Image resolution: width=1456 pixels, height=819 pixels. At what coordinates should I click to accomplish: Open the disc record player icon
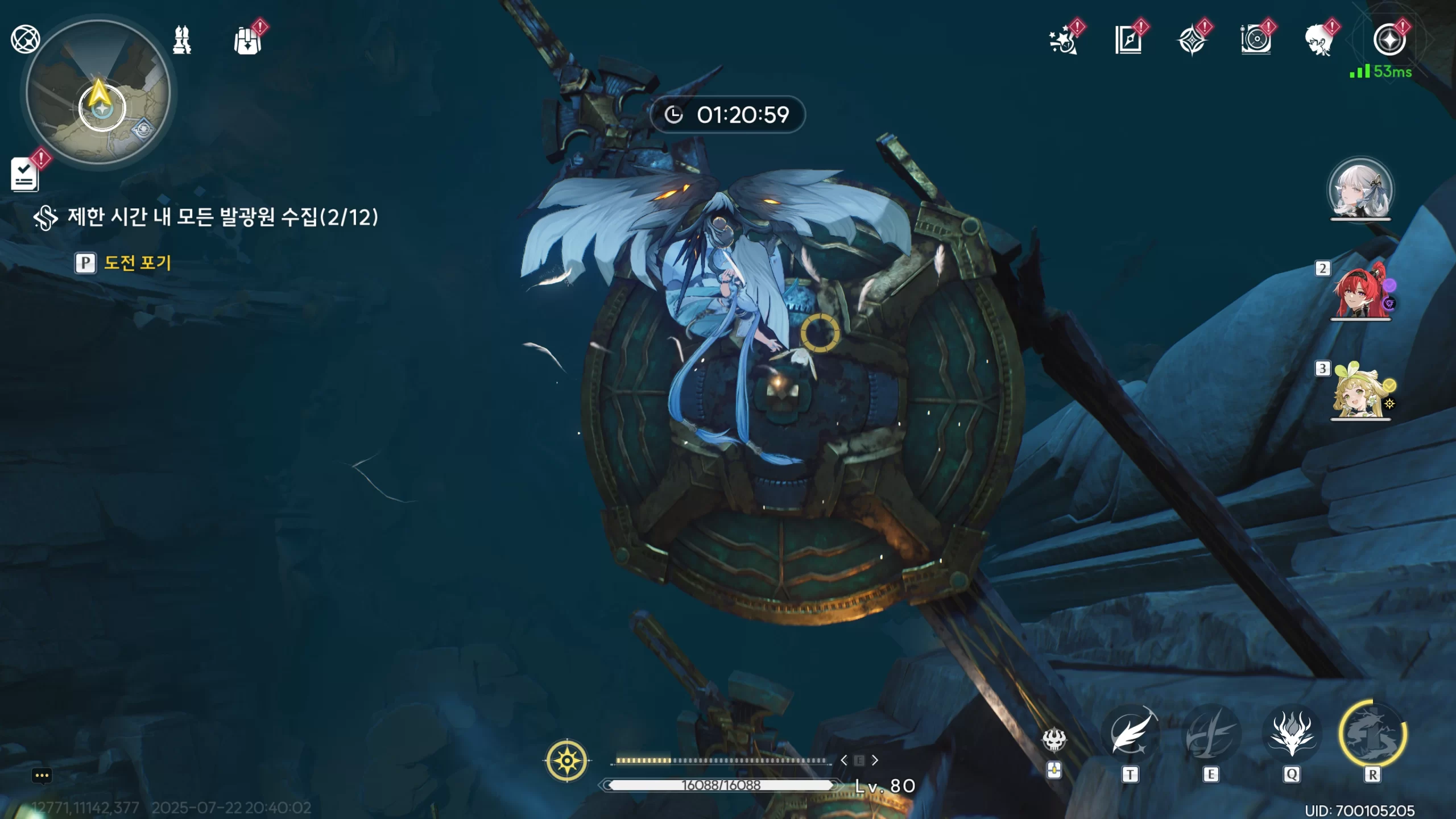[x=1255, y=40]
